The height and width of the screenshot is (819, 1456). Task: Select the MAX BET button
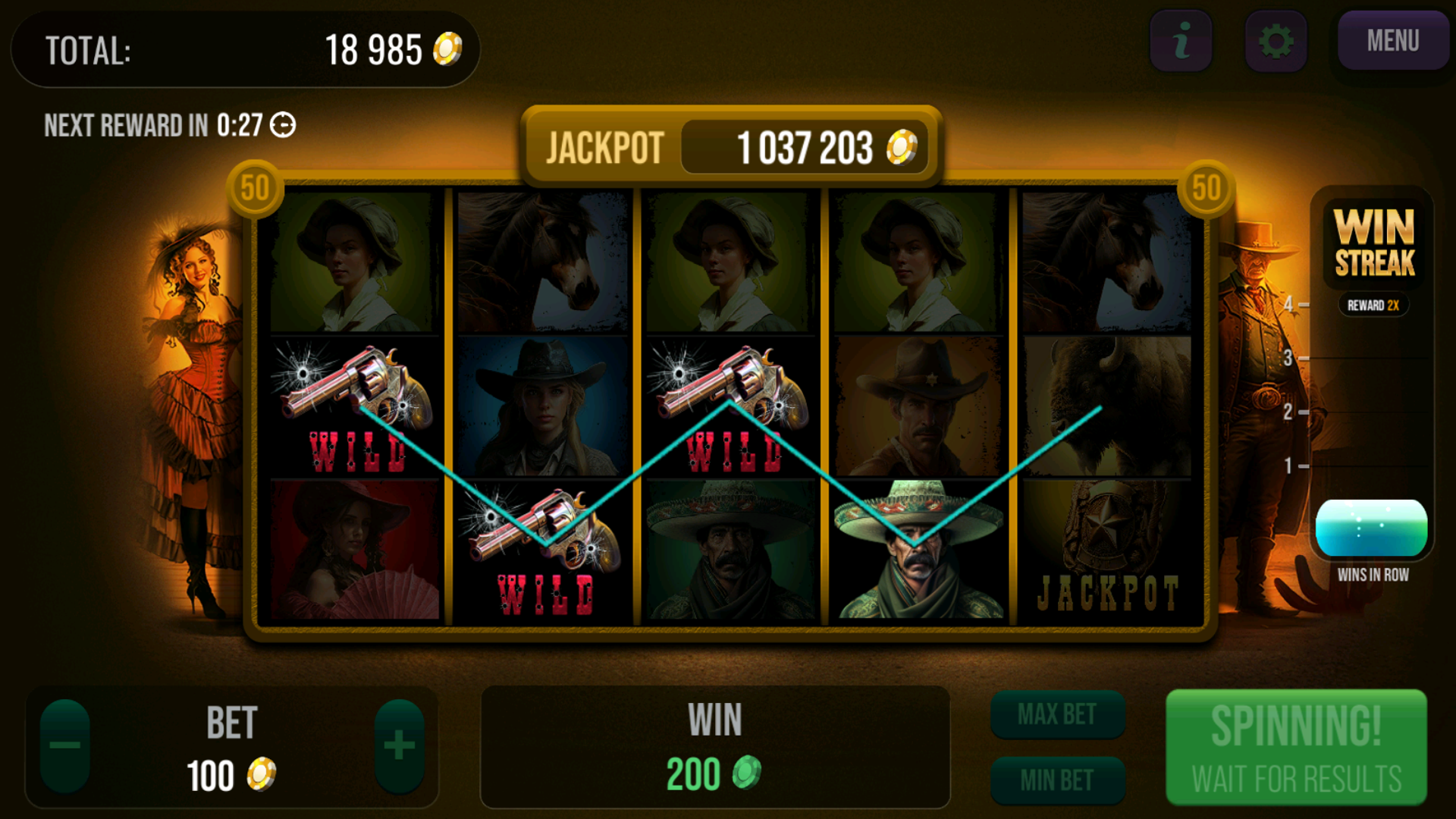(1057, 714)
